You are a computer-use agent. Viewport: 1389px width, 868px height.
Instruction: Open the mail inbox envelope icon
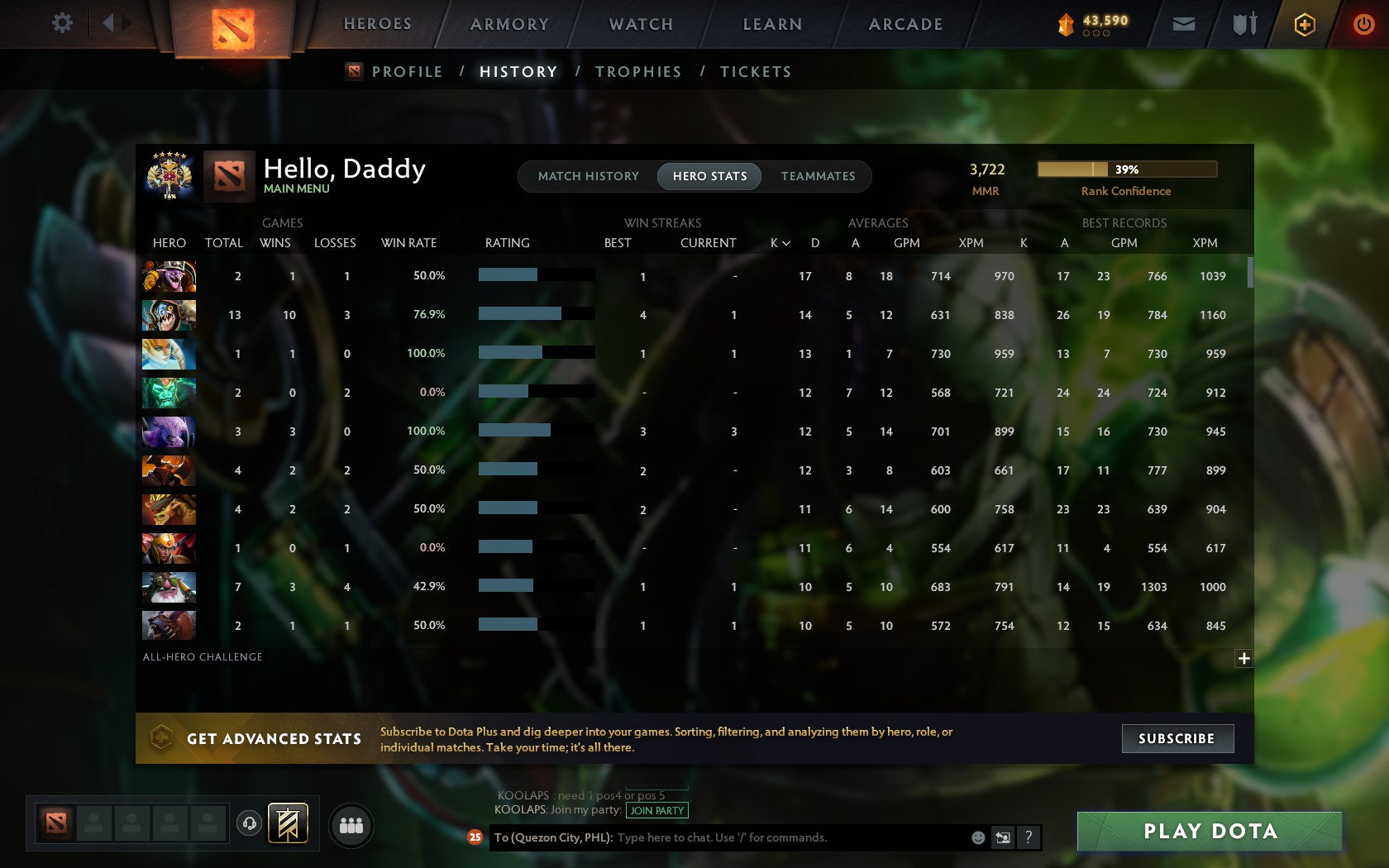pyautogui.click(x=1183, y=24)
